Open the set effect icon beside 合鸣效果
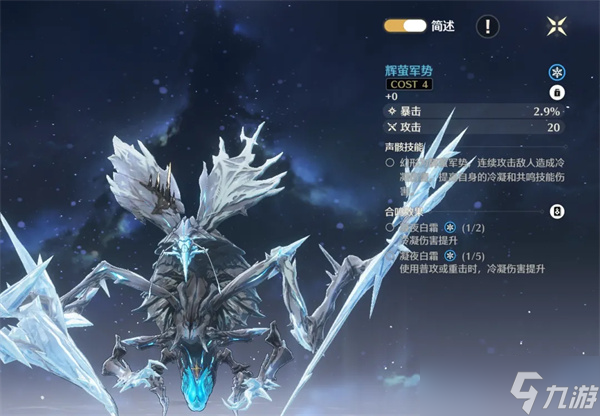This screenshot has width=600, height=416. point(558,212)
